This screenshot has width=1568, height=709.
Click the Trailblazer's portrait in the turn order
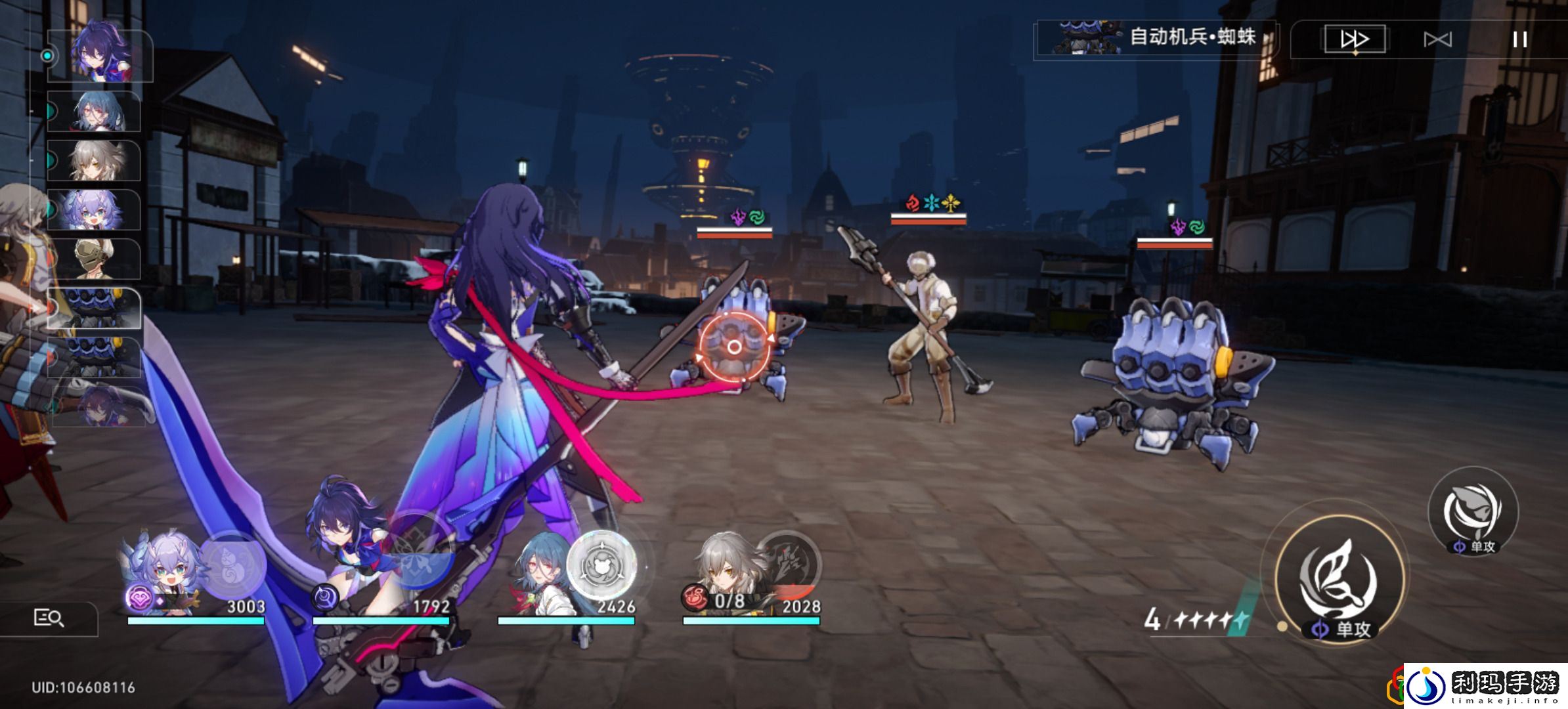click(95, 161)
